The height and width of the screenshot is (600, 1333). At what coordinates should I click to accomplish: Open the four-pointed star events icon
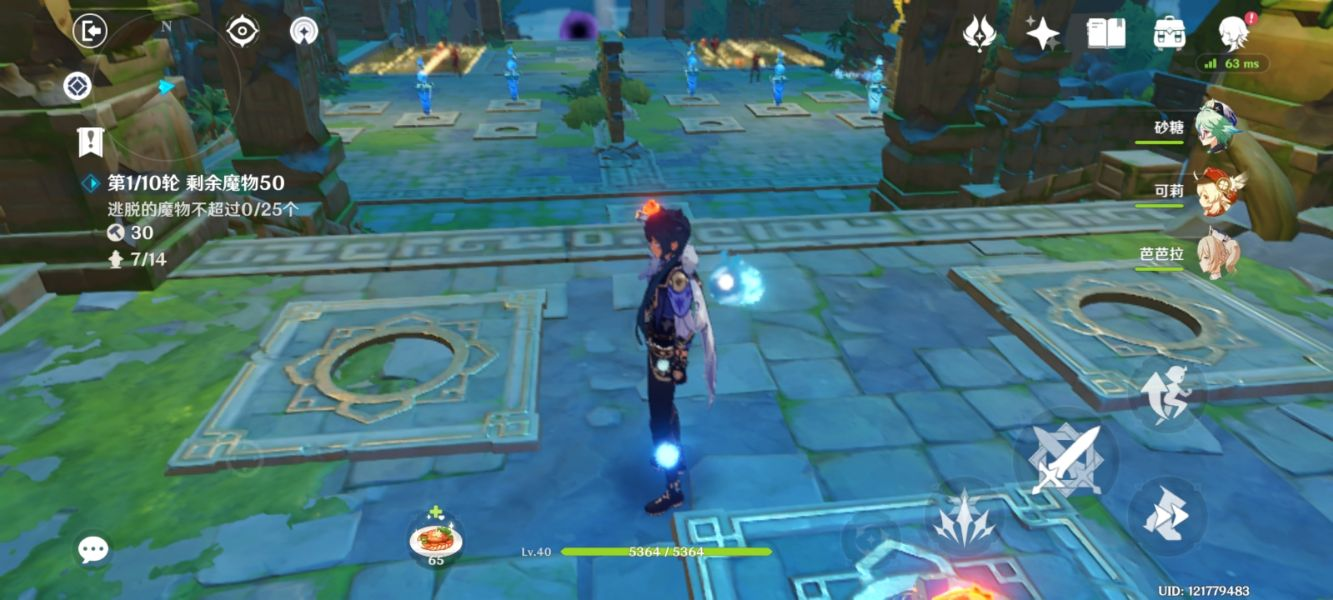(x=1042, y=34)
